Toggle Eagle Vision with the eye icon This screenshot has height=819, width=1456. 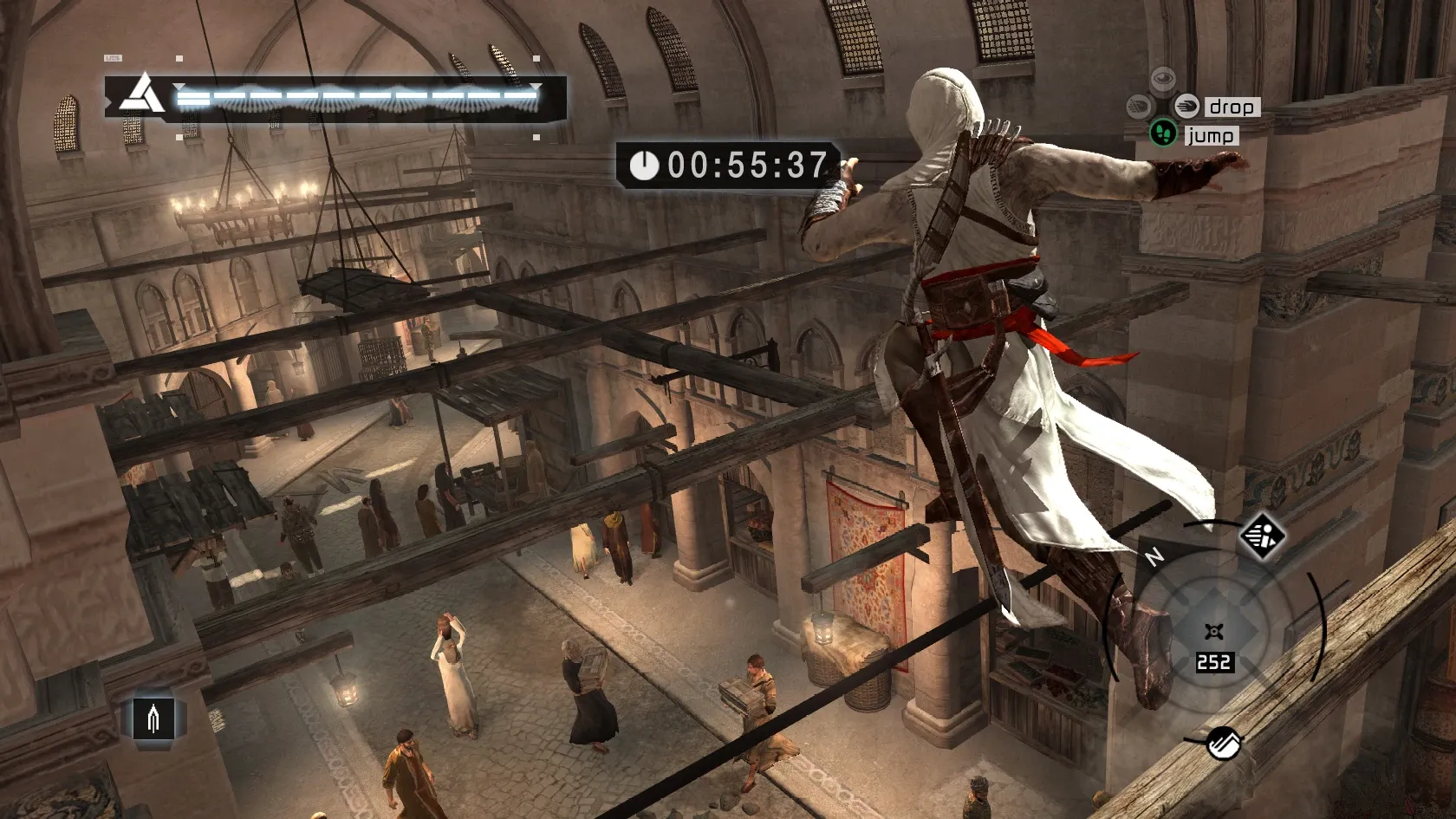click(1163, 78)
